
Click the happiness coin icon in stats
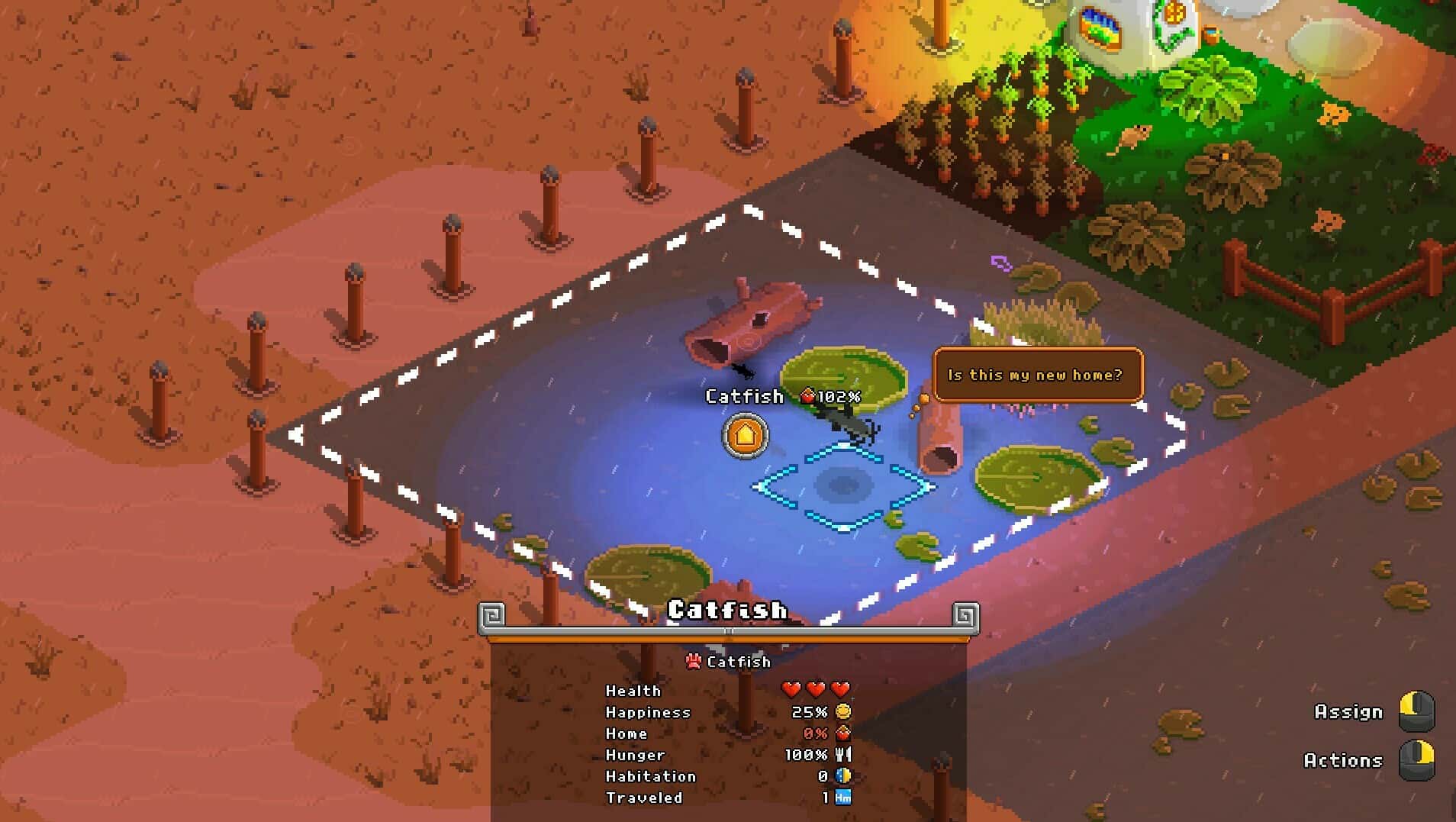(844, 711)
